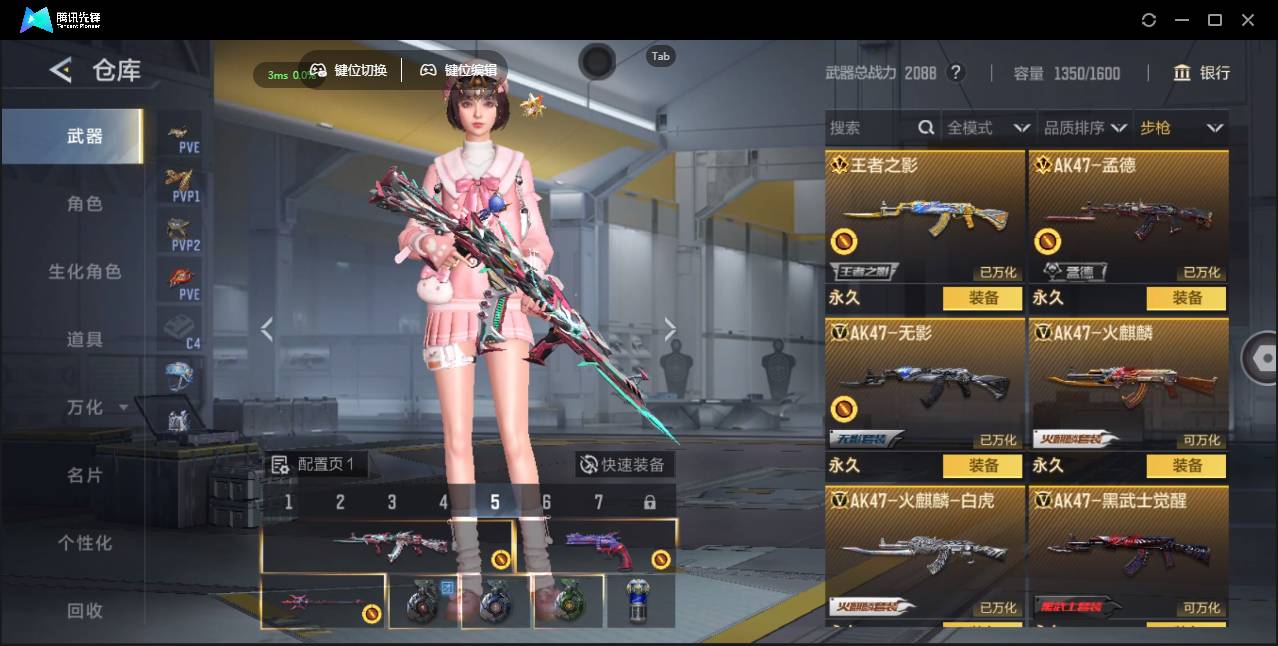Viewport: 1278px width, 646px height.
Task: Equip the AK47-孟德 rifle
Action: click(1186, 298)
